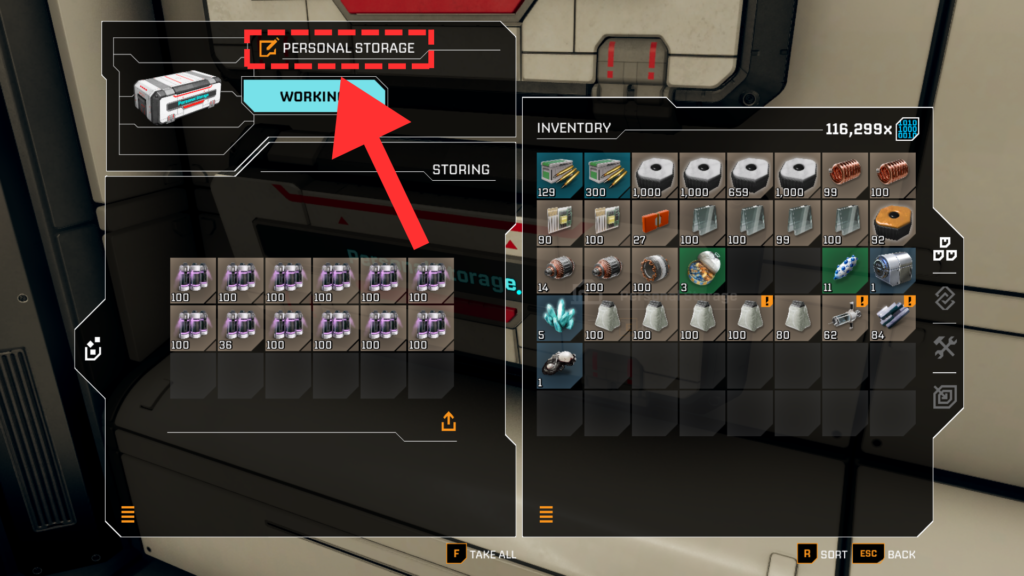Image resolution: width=1024 pixels, height=576 pixels.
Task: Select the flagged item stack of 62
Action: pos(845,318)
